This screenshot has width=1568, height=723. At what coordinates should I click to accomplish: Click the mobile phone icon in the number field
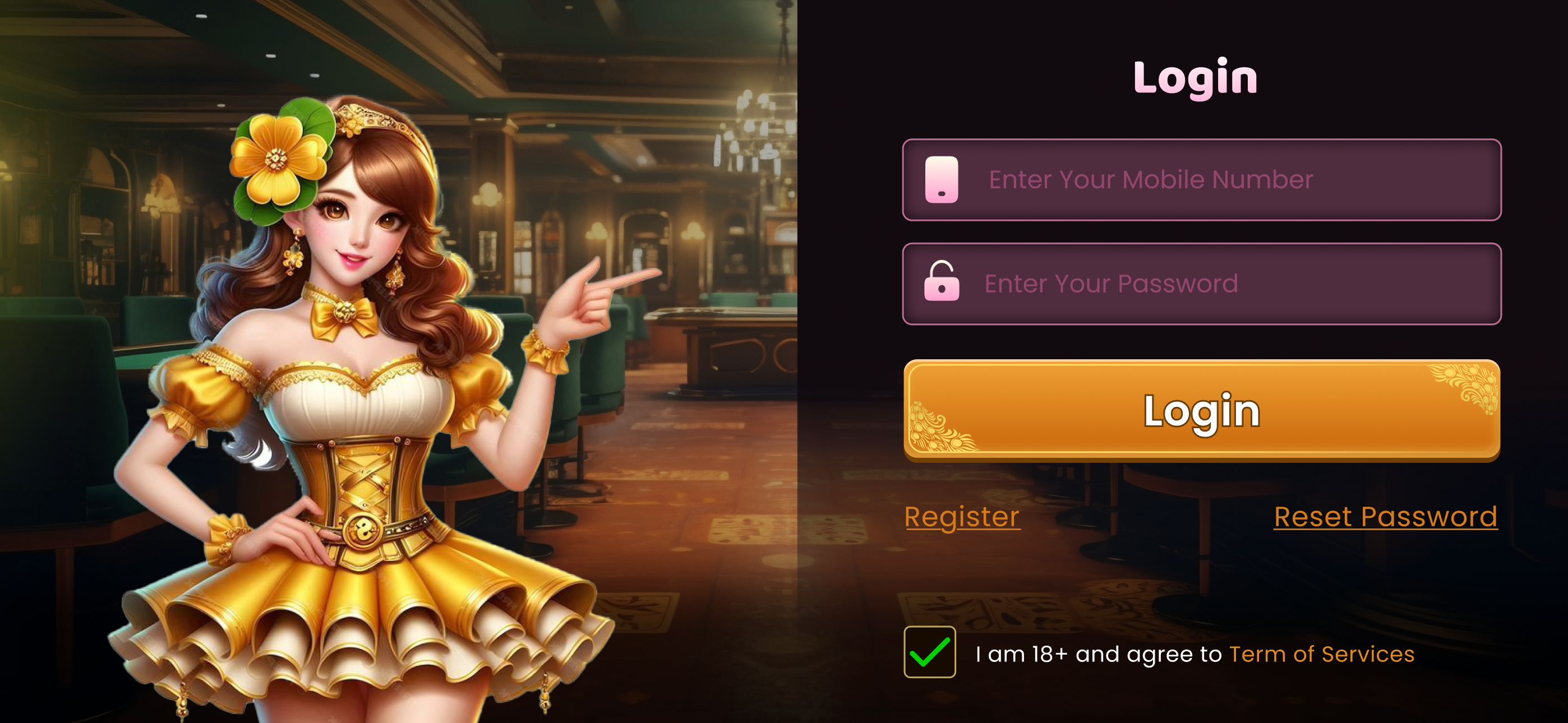(940, 179)
